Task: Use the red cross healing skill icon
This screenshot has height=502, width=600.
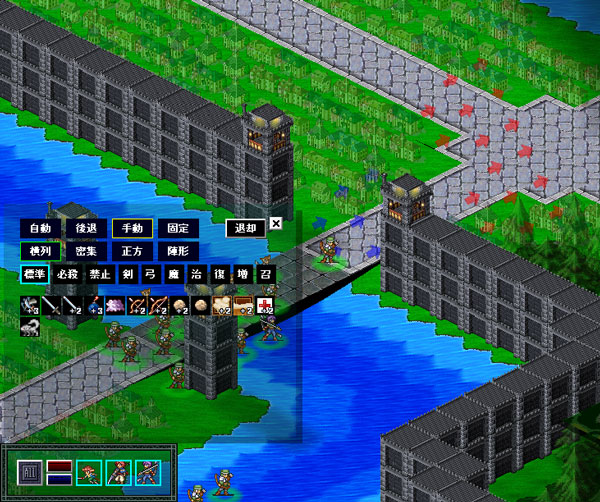Action: 265,305
